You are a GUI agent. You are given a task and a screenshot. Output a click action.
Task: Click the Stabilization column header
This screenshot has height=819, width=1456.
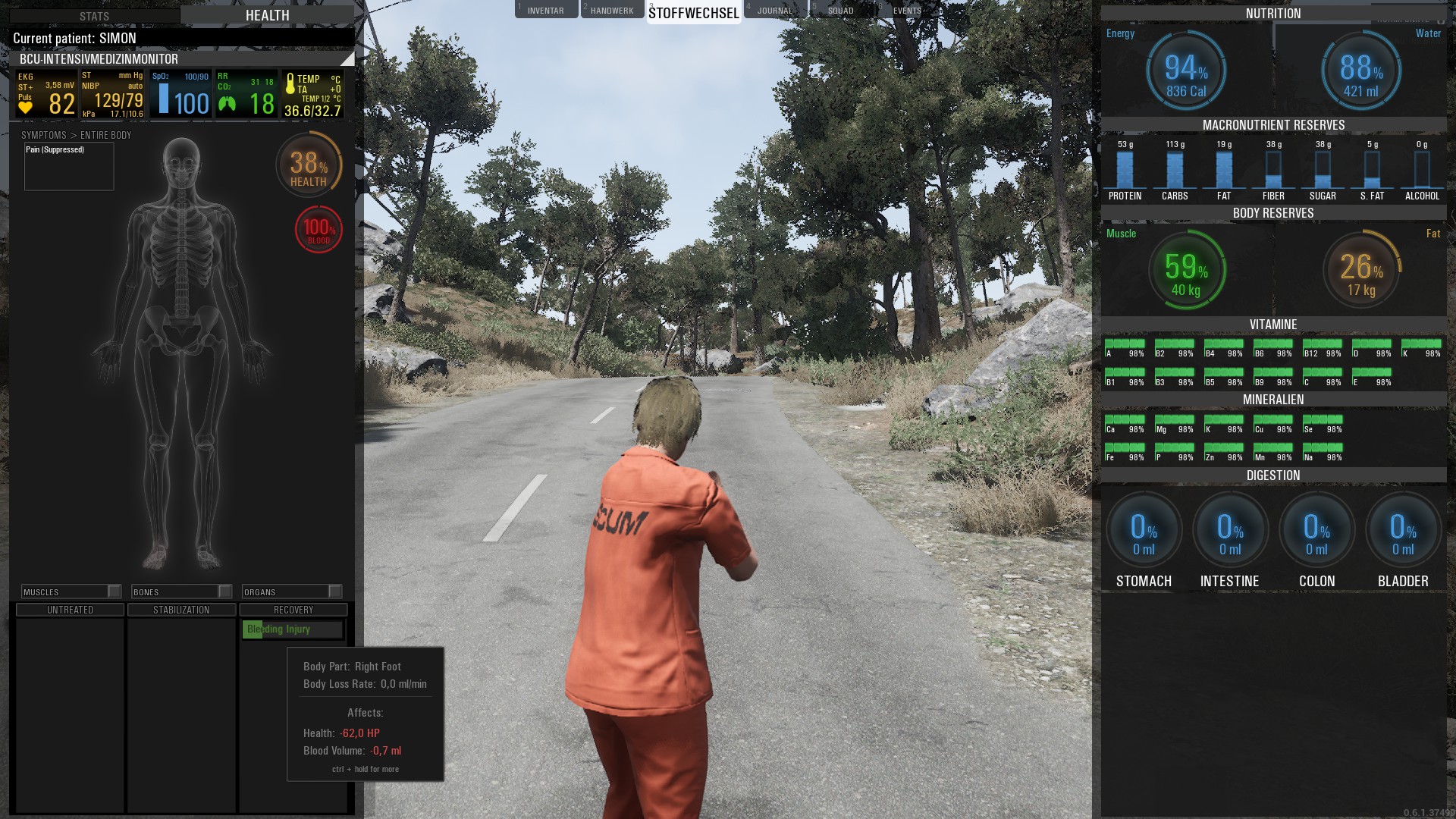tap(181, 610)
